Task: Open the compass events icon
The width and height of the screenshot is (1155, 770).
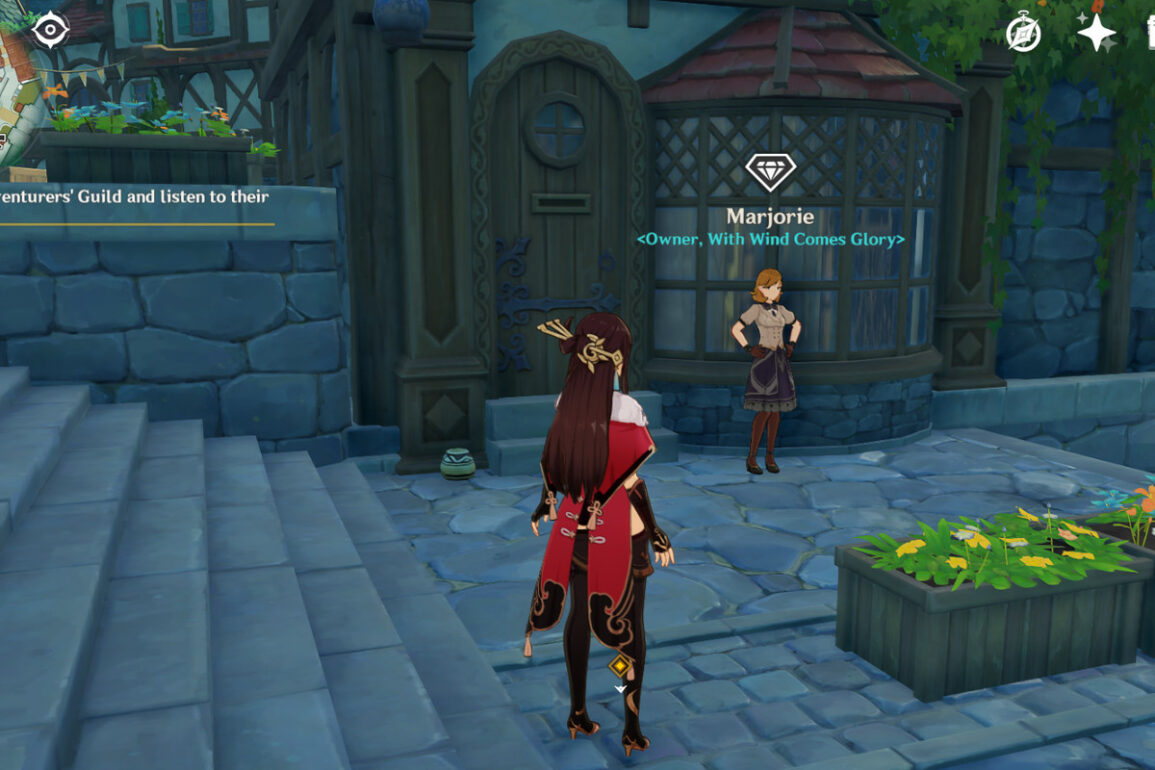Action: click(x=1023, y=34)
